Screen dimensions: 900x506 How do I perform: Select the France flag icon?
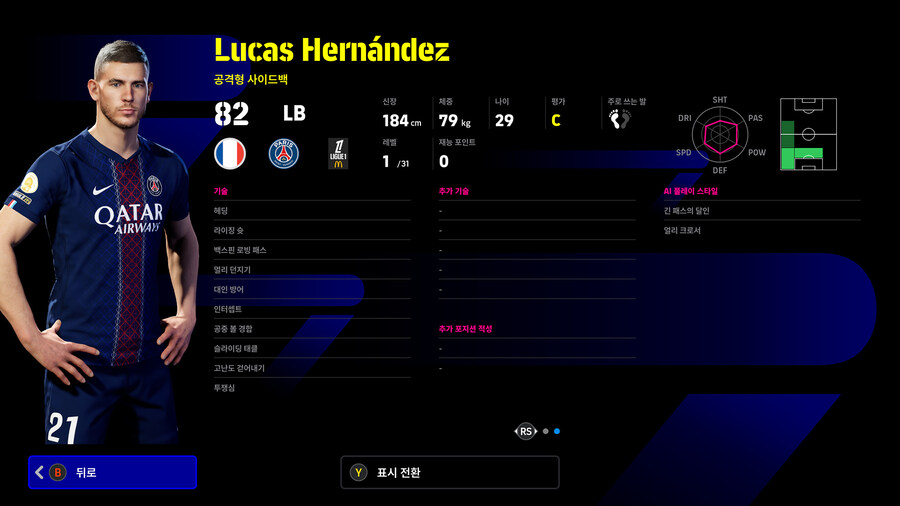pyautogui.click(x=230, y=153)
